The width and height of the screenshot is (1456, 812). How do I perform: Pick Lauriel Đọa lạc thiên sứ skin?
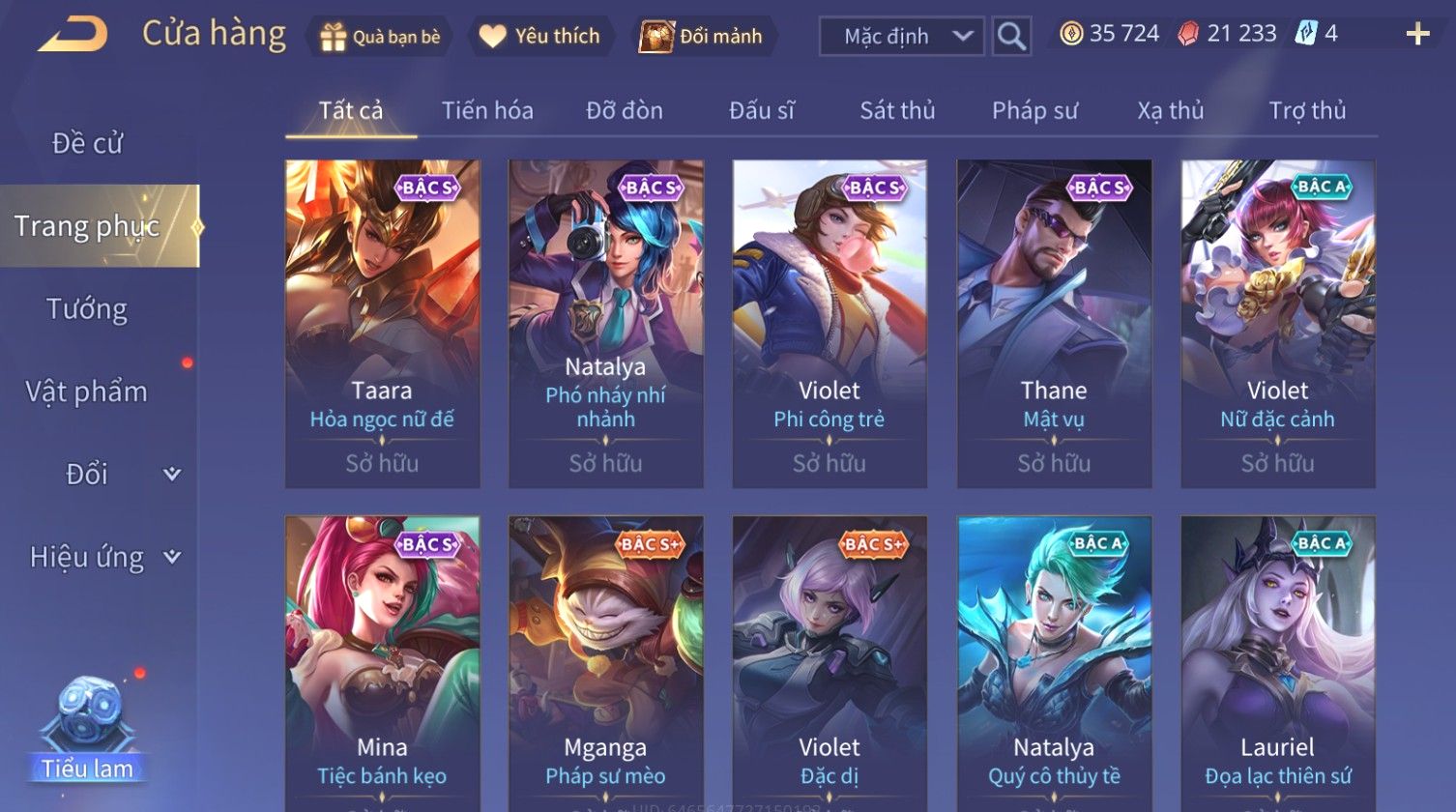click(1277, 667)
